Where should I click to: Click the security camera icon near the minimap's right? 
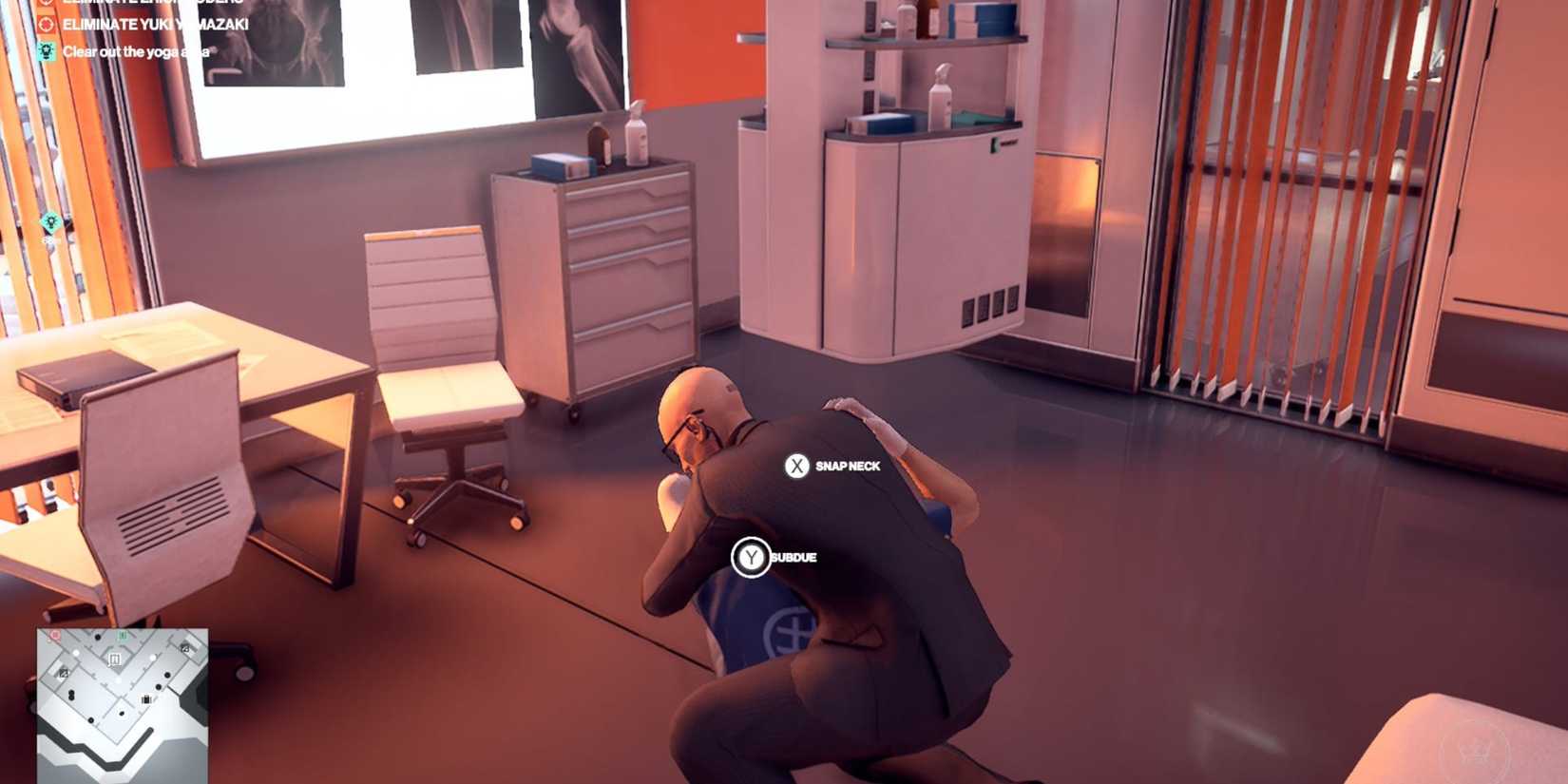[185, 648]
